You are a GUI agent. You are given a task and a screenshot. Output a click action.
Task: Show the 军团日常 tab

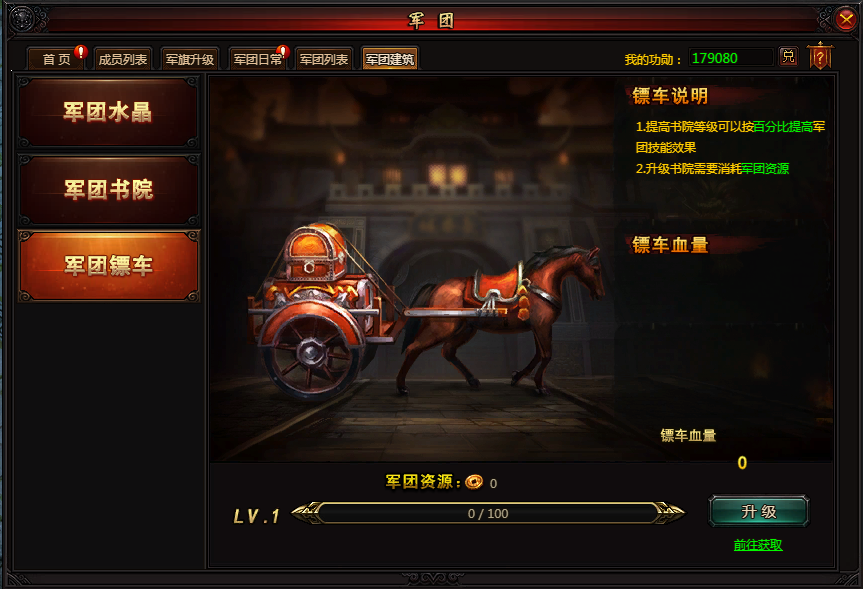coord(258,59)
